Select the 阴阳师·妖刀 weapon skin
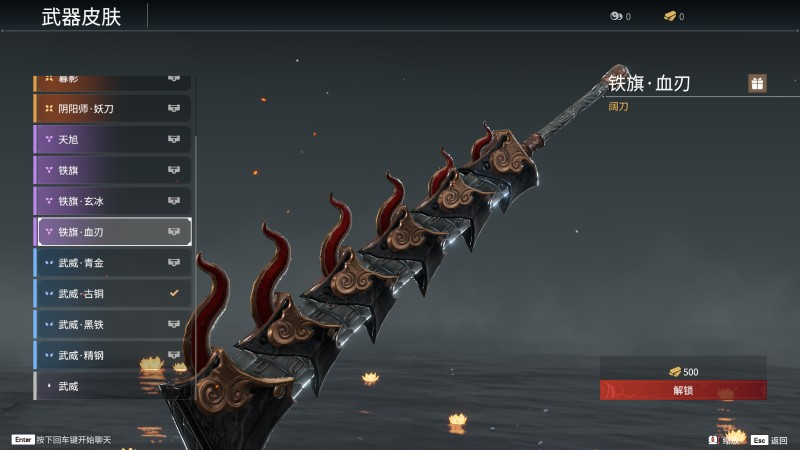The width and height of the screenshot is (800, 450). [113, 108]
